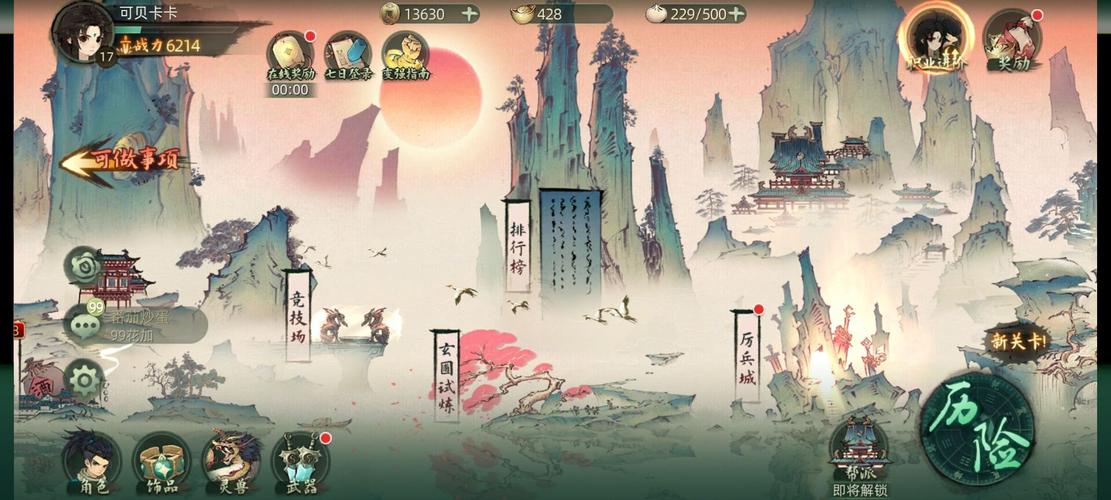Viewport: 1111px width, 500px height.
Task: Open the player avatar profile
Action: coord(84,32)
